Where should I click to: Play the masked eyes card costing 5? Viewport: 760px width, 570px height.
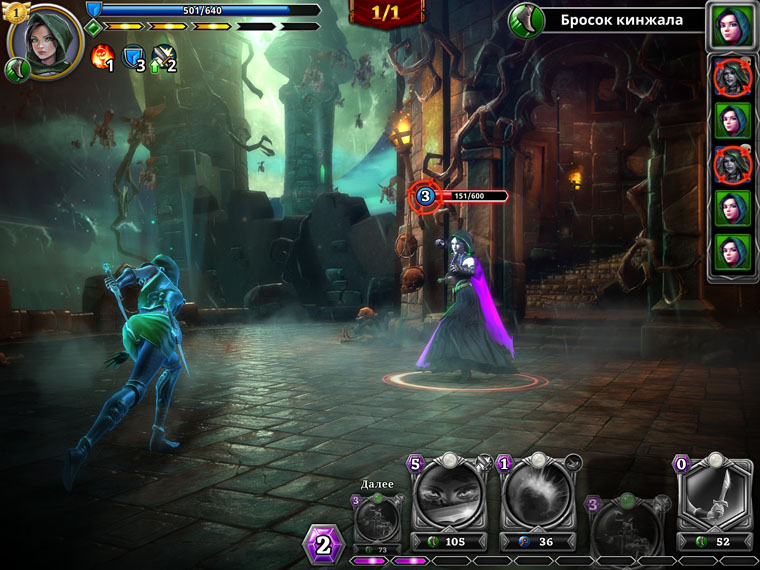click(449, 497)
